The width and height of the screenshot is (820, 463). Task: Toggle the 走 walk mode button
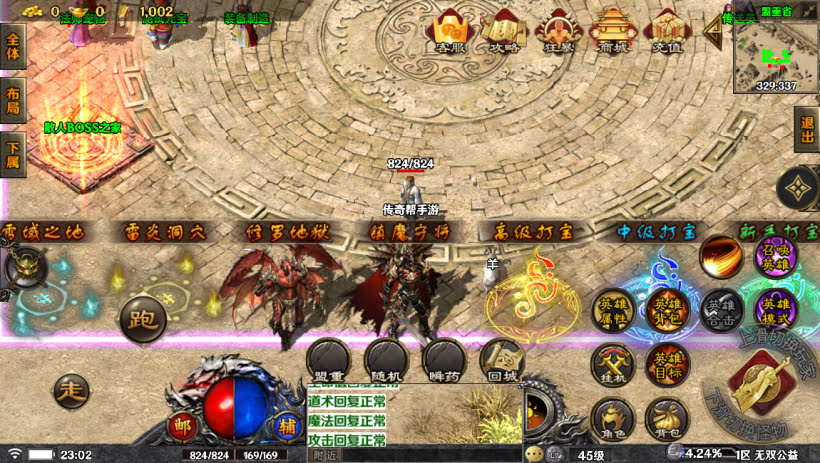(72, 388)
